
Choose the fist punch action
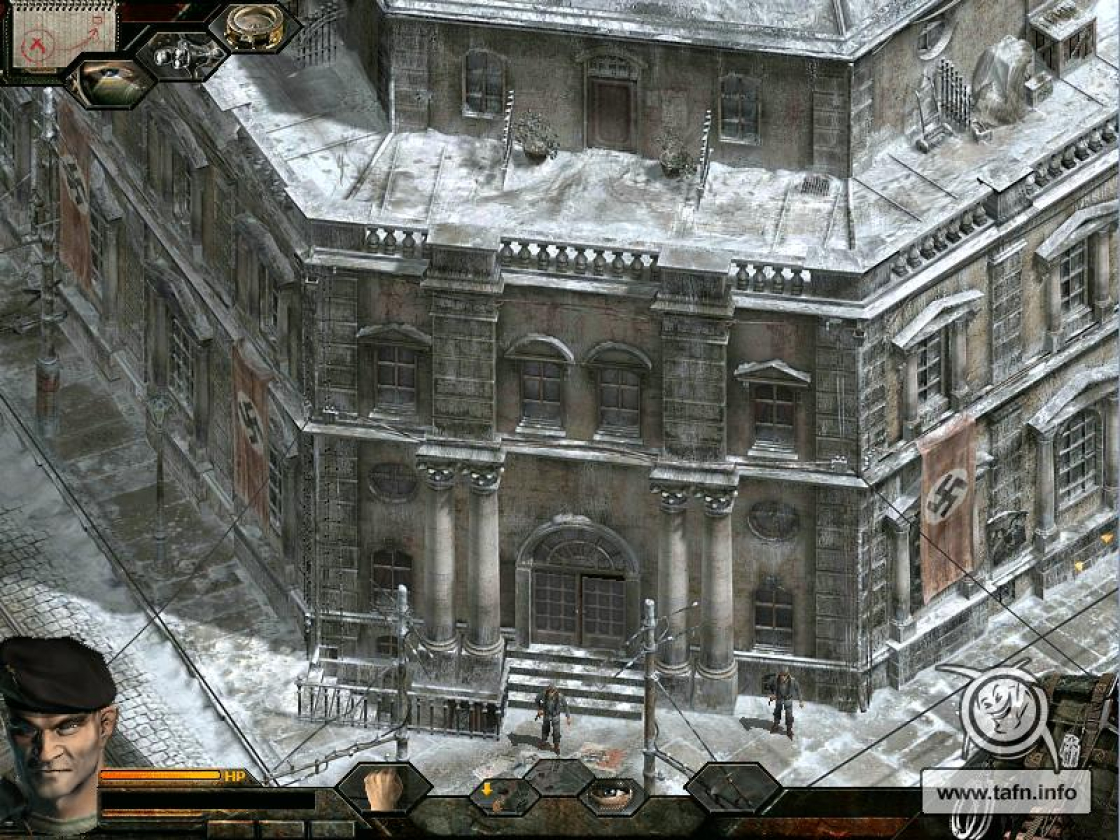click(x=384, y=788)
